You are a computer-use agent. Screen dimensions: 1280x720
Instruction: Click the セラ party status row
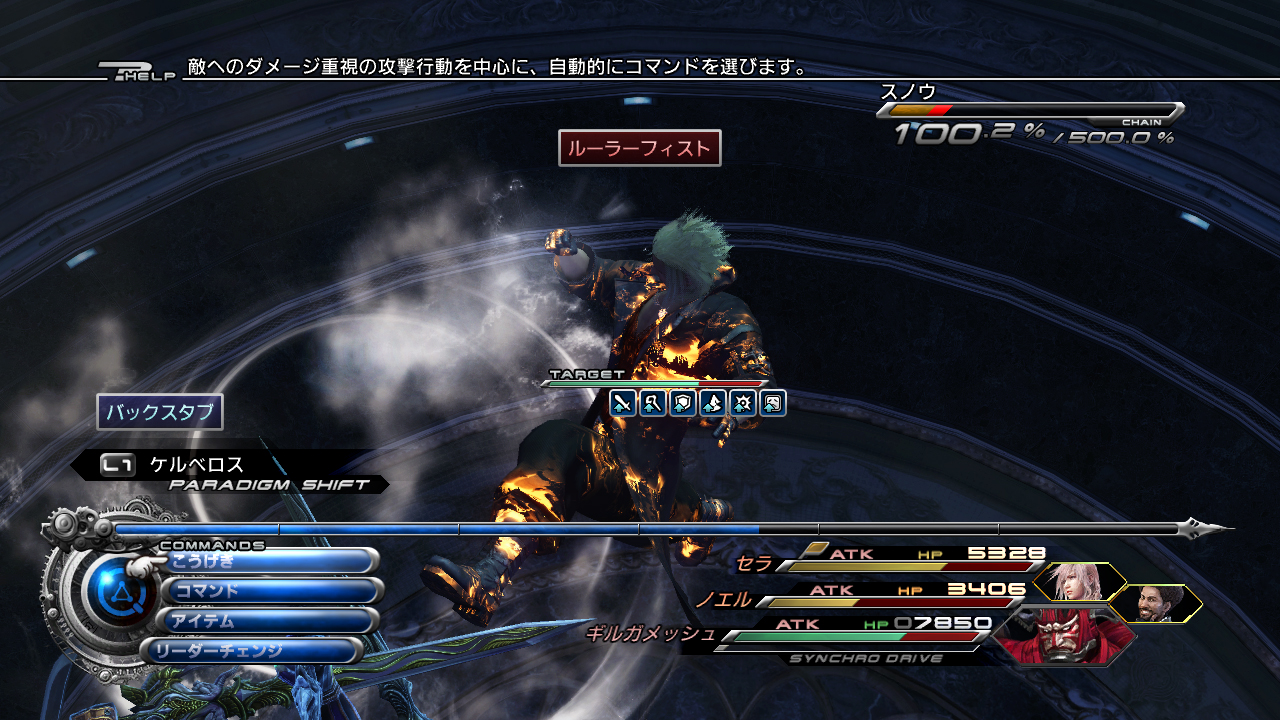pos(890,560)
